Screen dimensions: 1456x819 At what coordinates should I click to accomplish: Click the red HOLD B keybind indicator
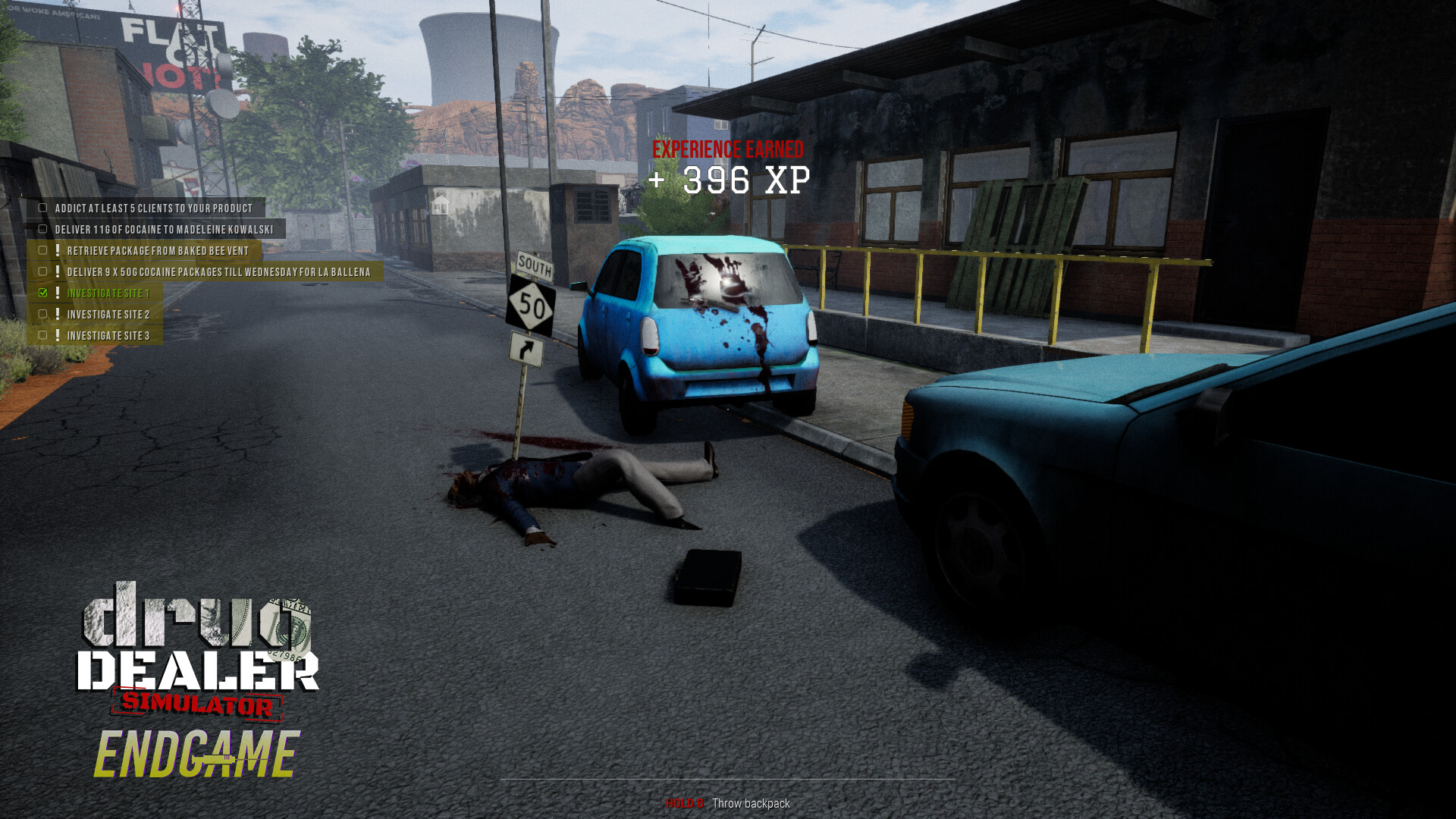685,804
